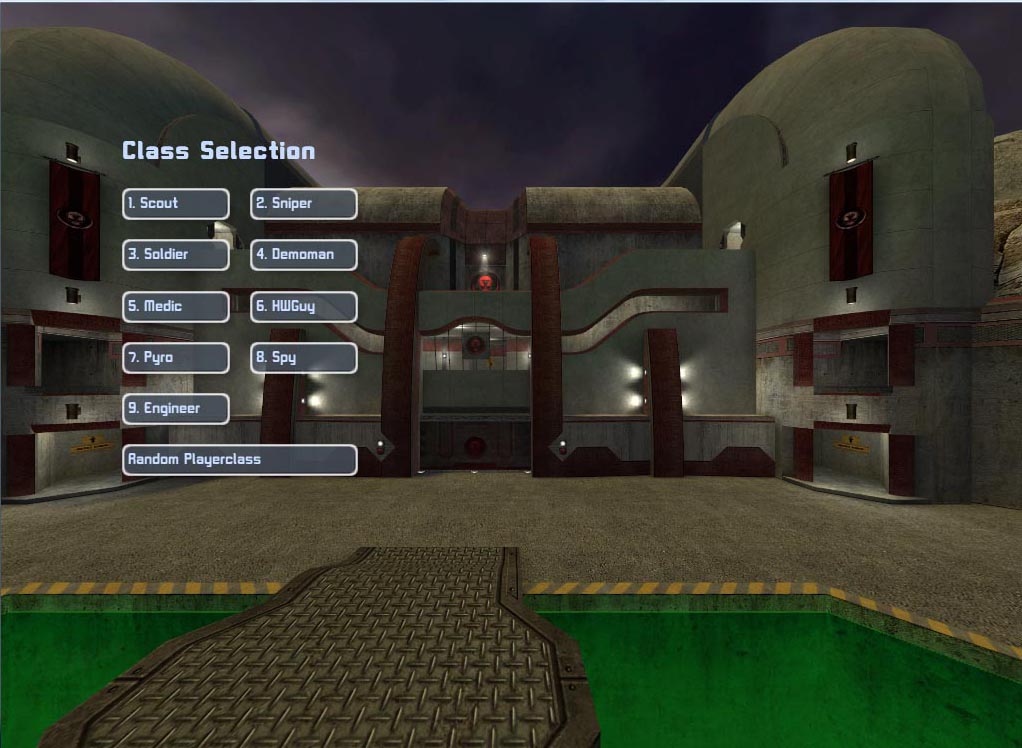
Task: Pick the HWGuy class
Action: tap(303, 307)
